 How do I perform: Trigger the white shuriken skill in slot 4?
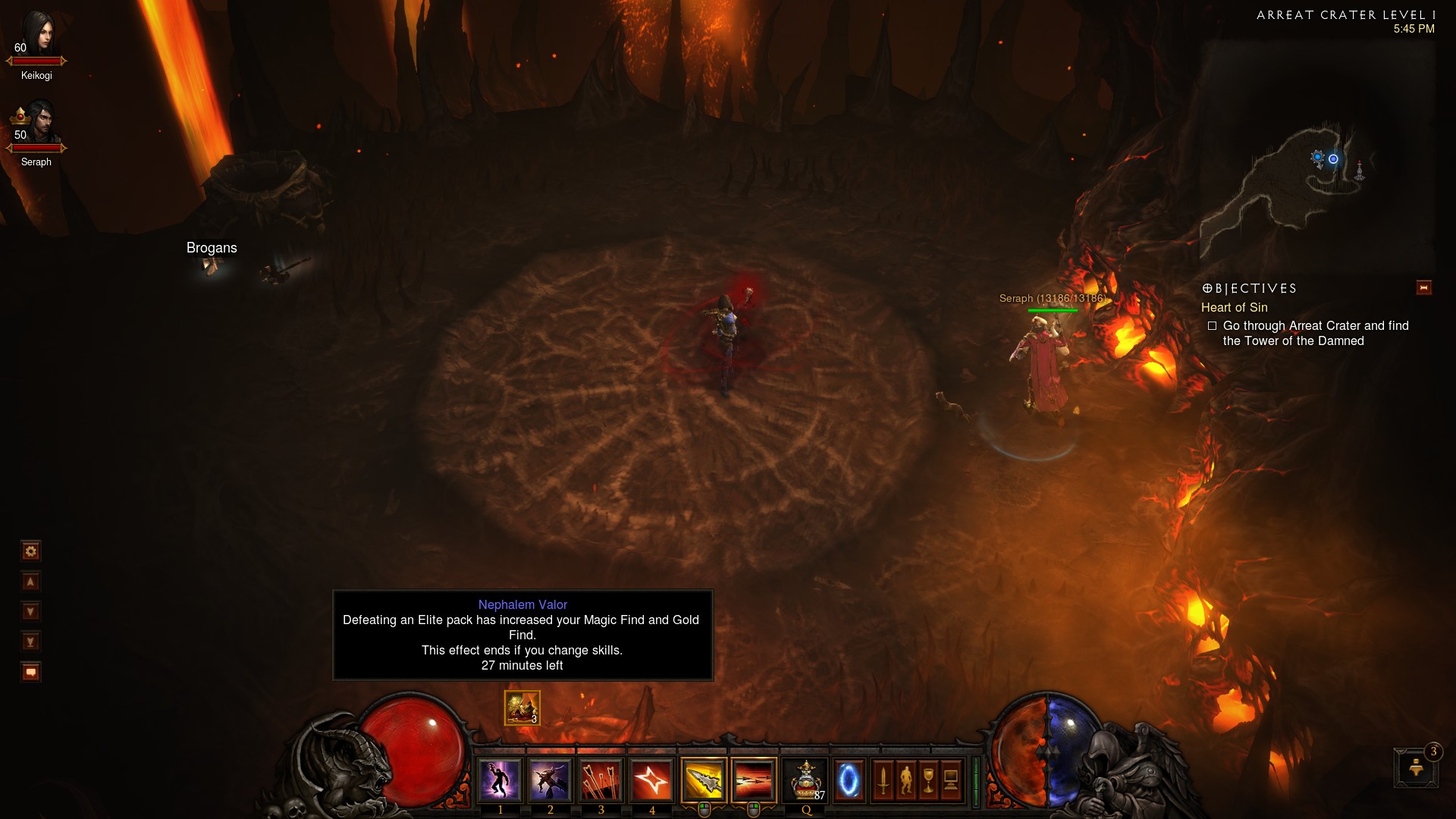(x=651, y=780)
